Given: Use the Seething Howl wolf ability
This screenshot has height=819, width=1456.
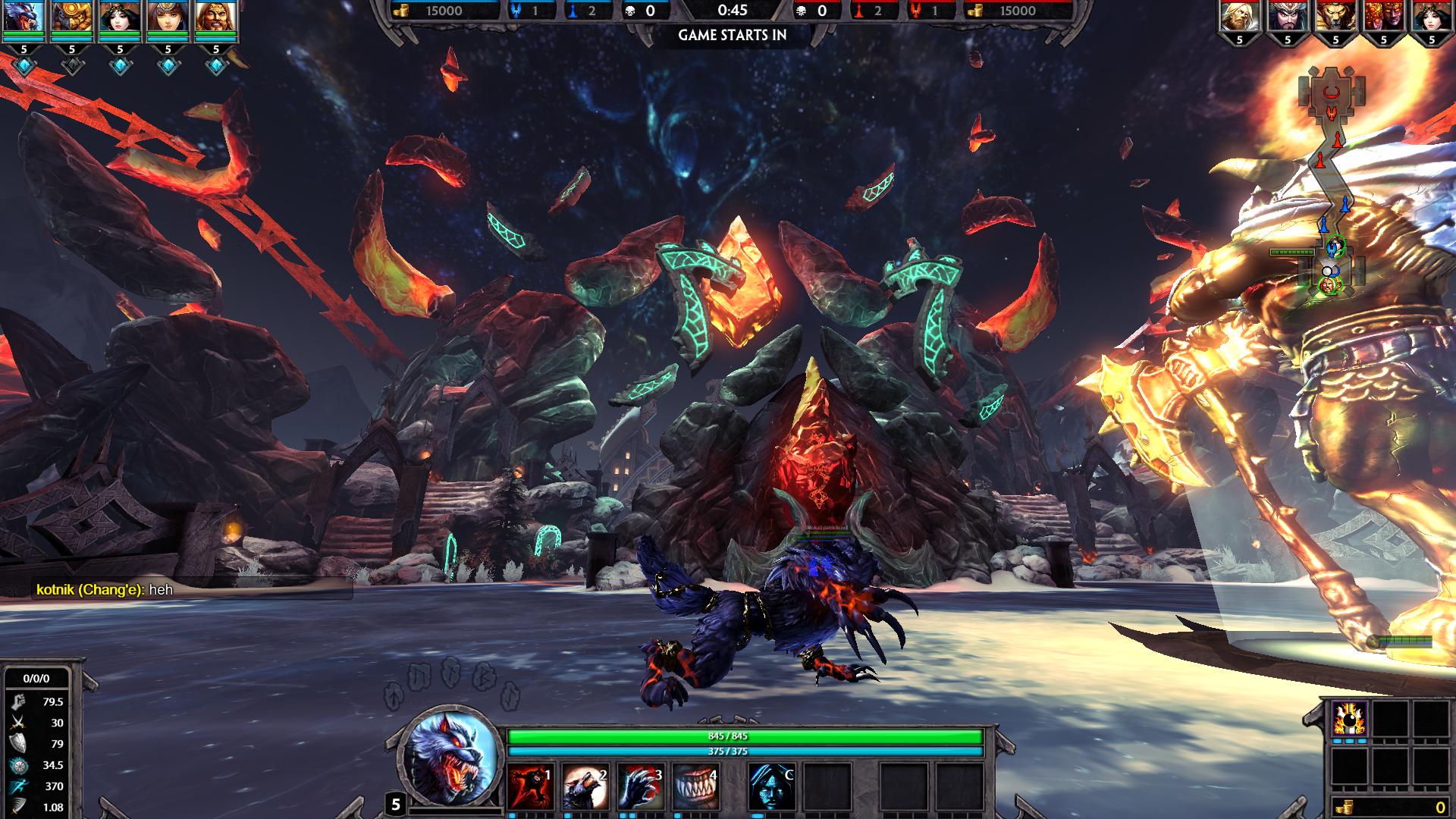Looking at the screenshot, I should (585, 786).
